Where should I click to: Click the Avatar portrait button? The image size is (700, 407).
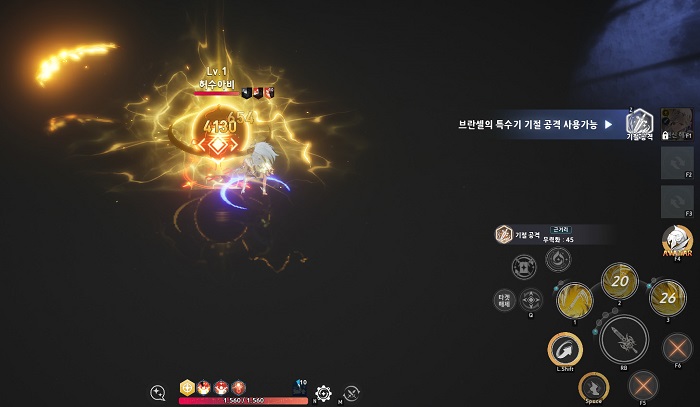[677, 240]
